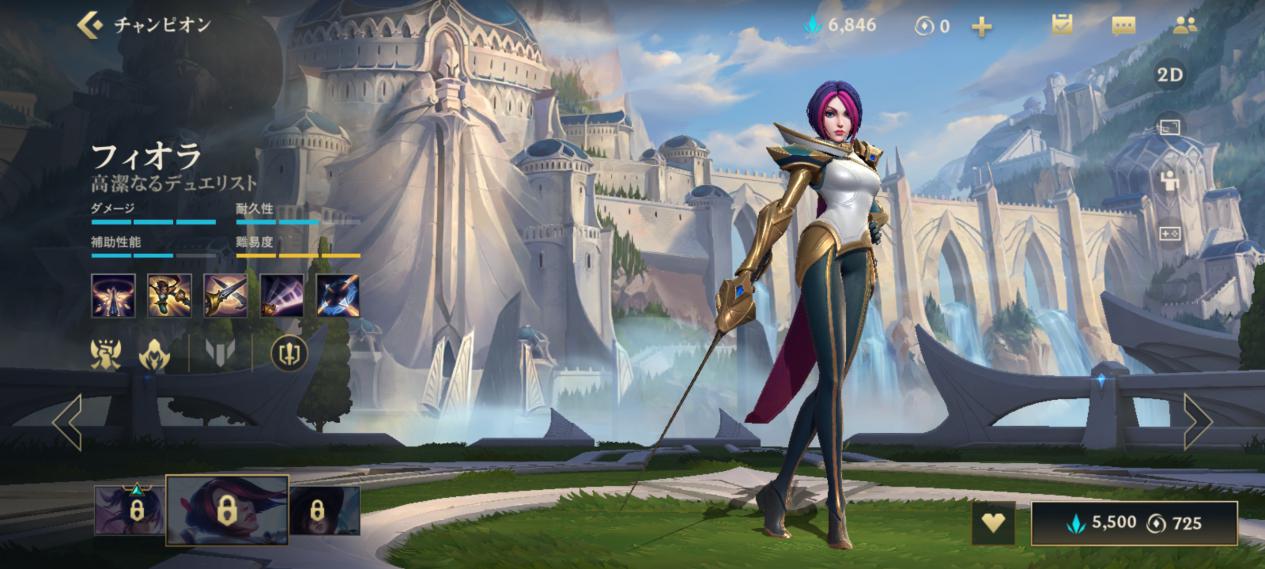Show the previous champion with left arrow
The width and height of the screenshot is (1265, 569).
[x=67, y=421]
